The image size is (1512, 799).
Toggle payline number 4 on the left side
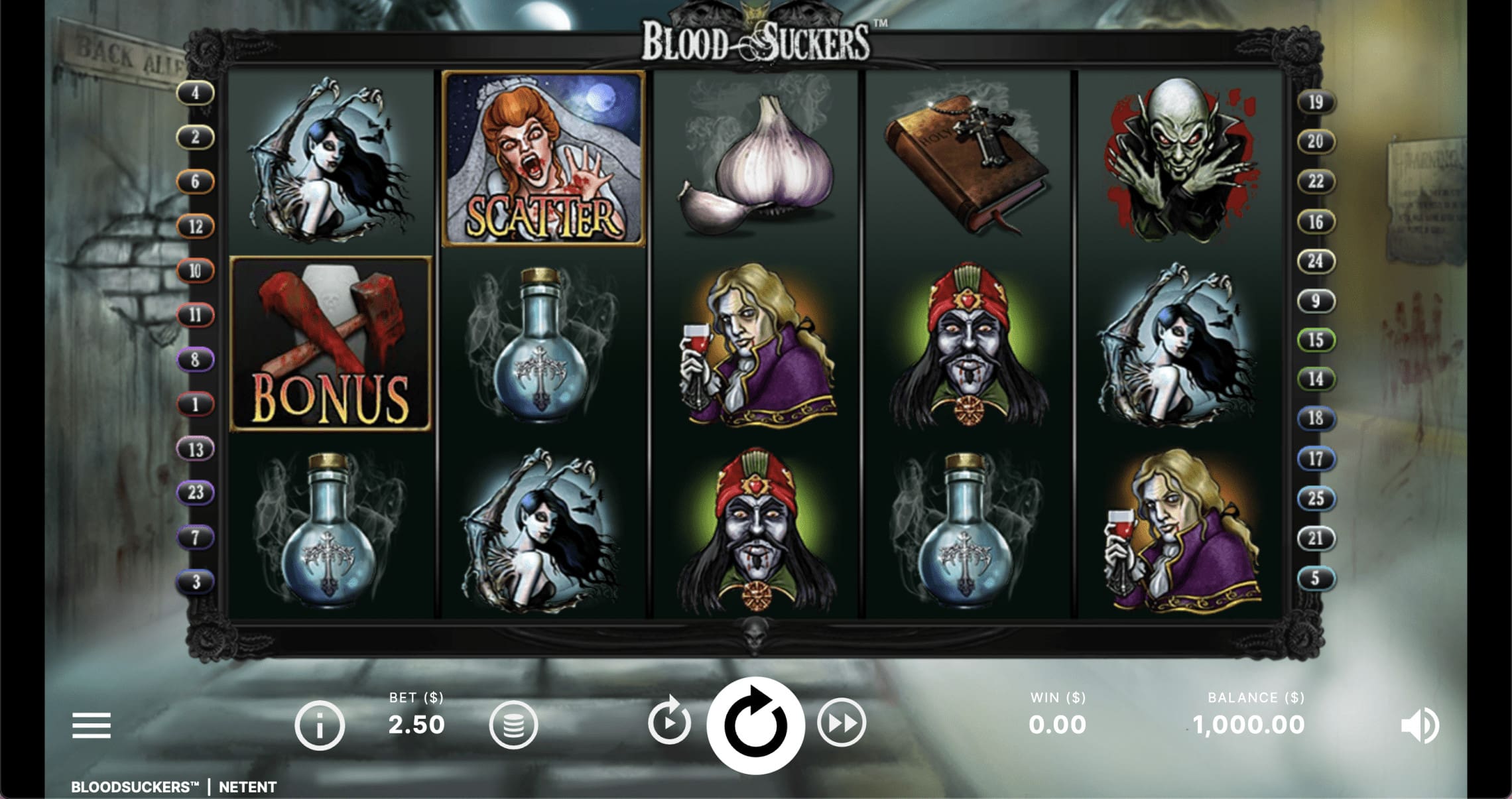(196, 93)
